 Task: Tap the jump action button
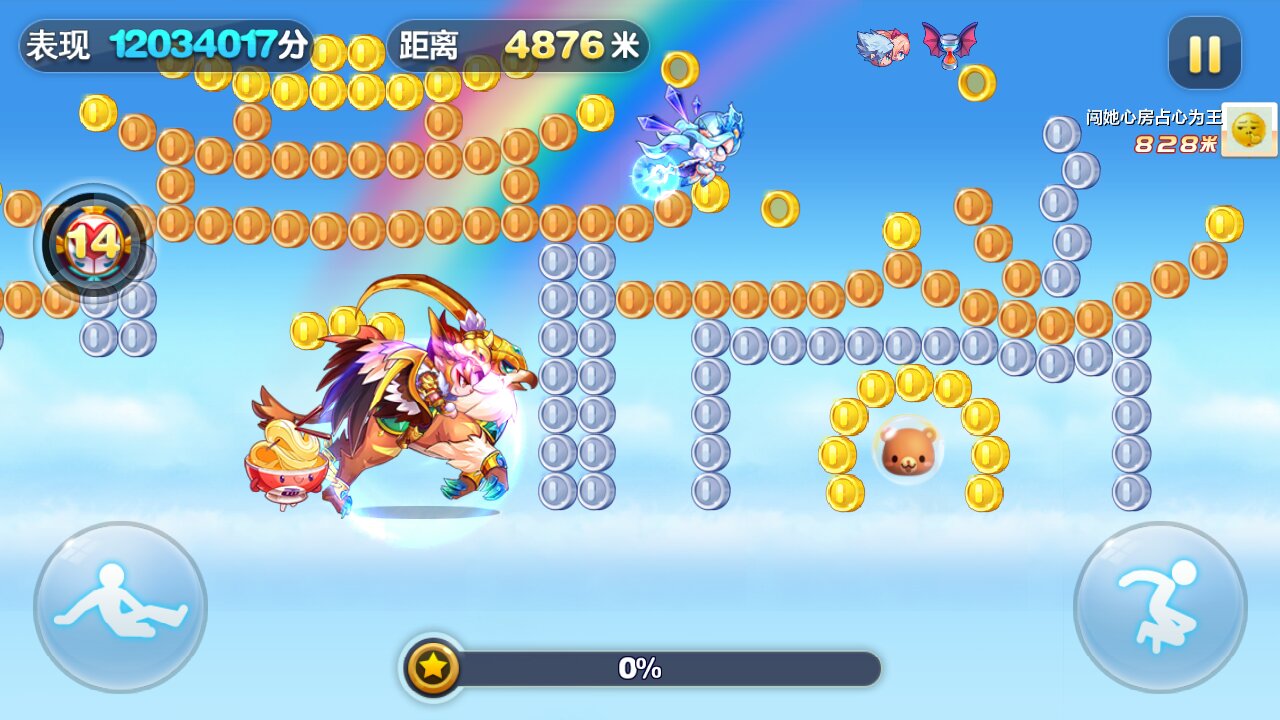[x=1160, y=607]
